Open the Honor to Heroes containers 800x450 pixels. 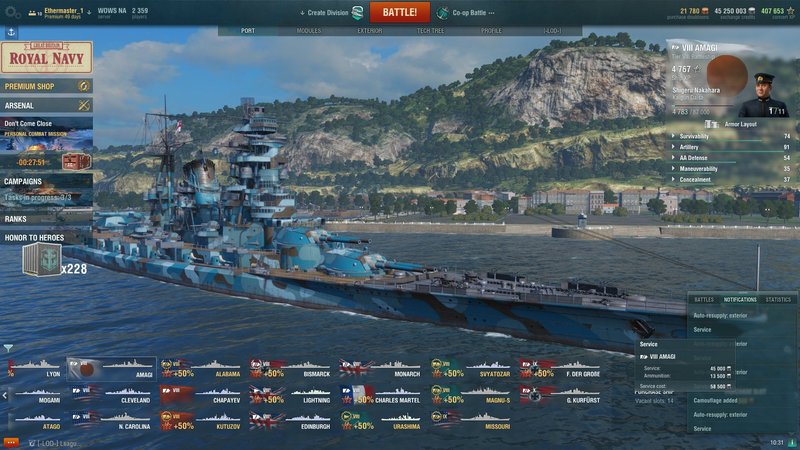pyautogui.click(x=46, y=257)
